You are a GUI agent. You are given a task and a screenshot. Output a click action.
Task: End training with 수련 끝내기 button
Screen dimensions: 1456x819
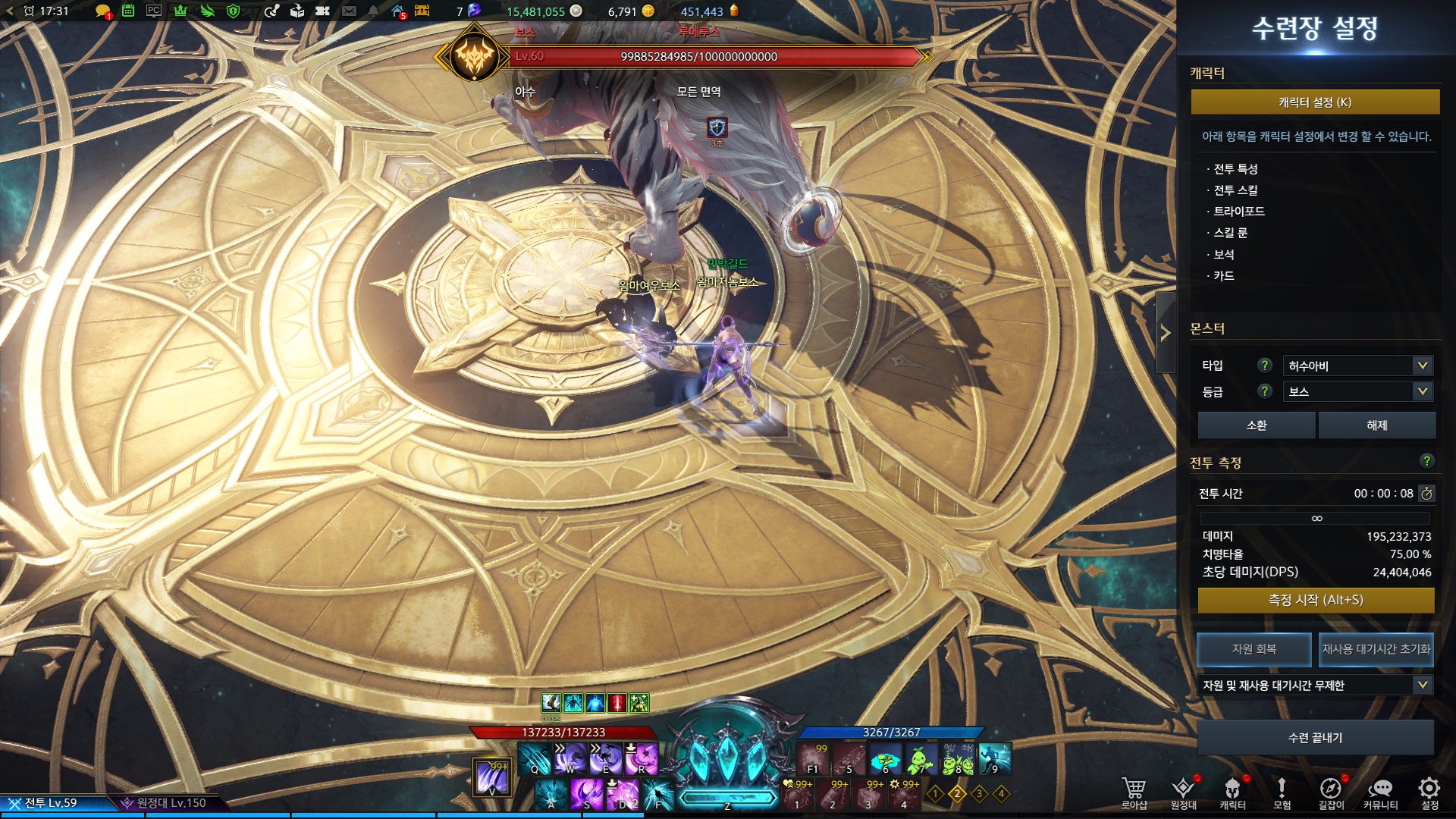click(1315, 738)
